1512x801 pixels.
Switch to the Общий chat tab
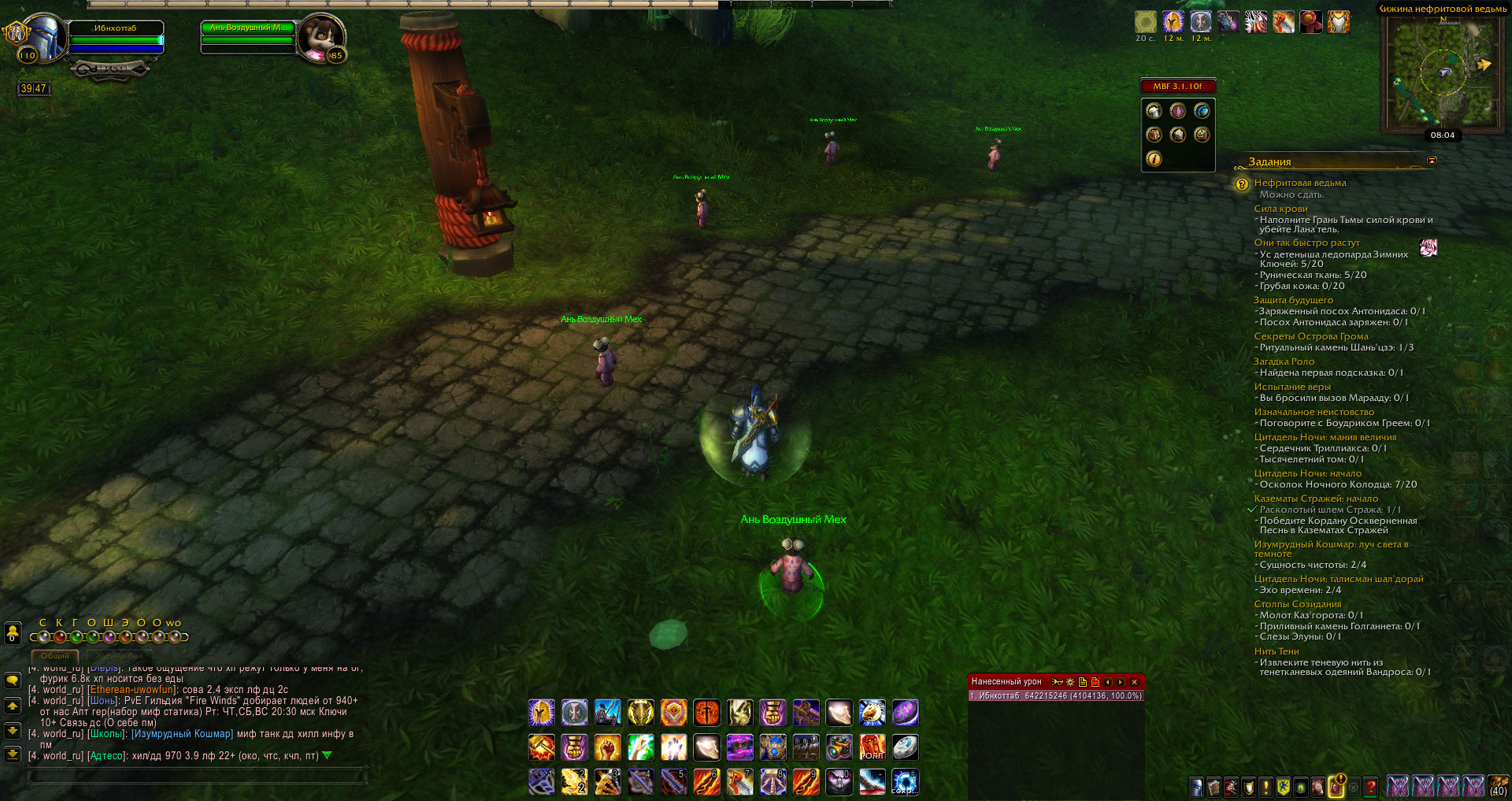(x=54, y=656)
